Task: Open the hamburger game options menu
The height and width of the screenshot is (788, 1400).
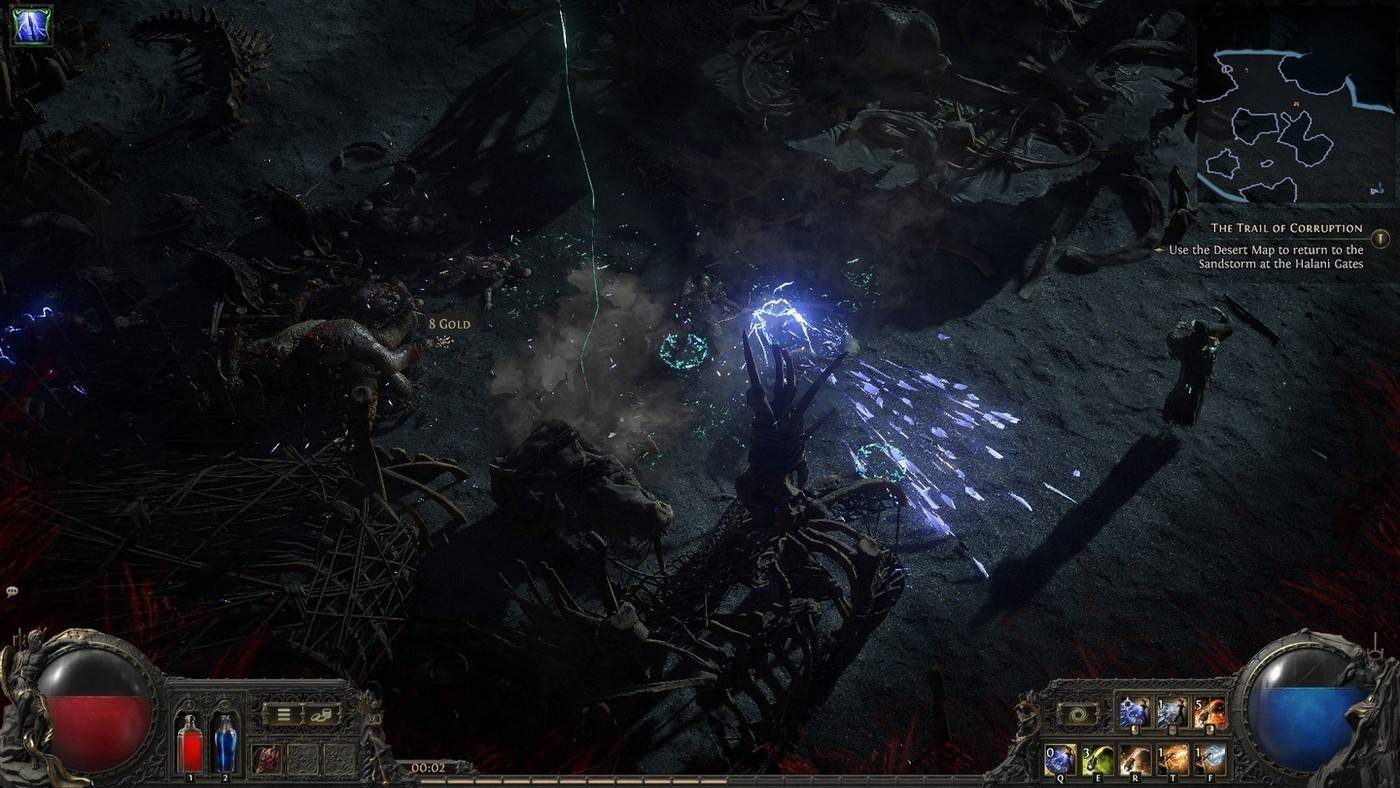Action: pyautogui.click(x=283, y=714)
